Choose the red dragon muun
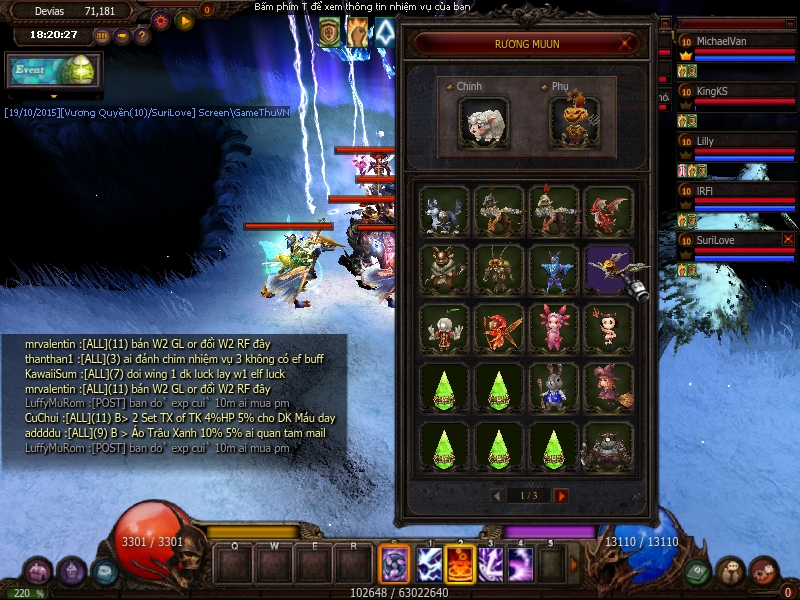 point(608,211)
